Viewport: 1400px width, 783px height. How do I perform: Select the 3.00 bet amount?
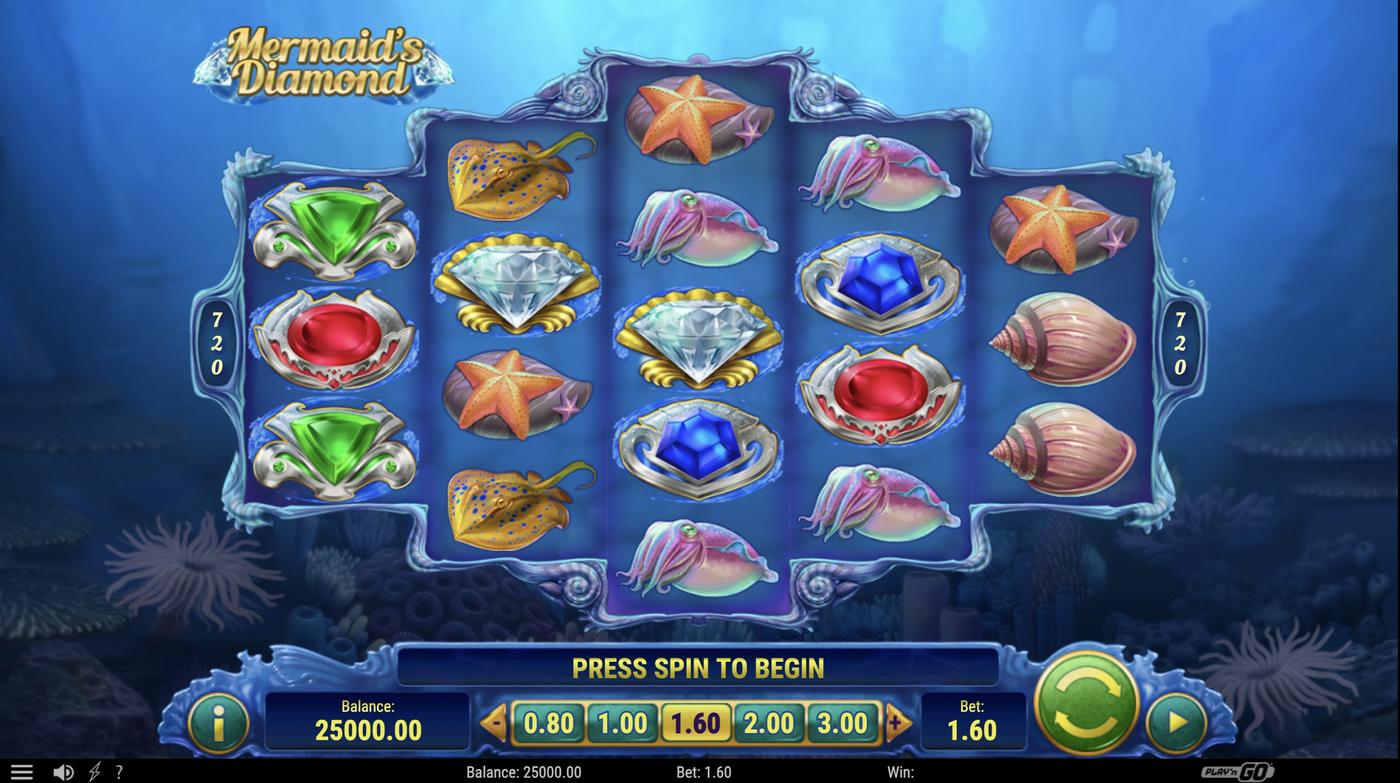click(x=844, y=721)
